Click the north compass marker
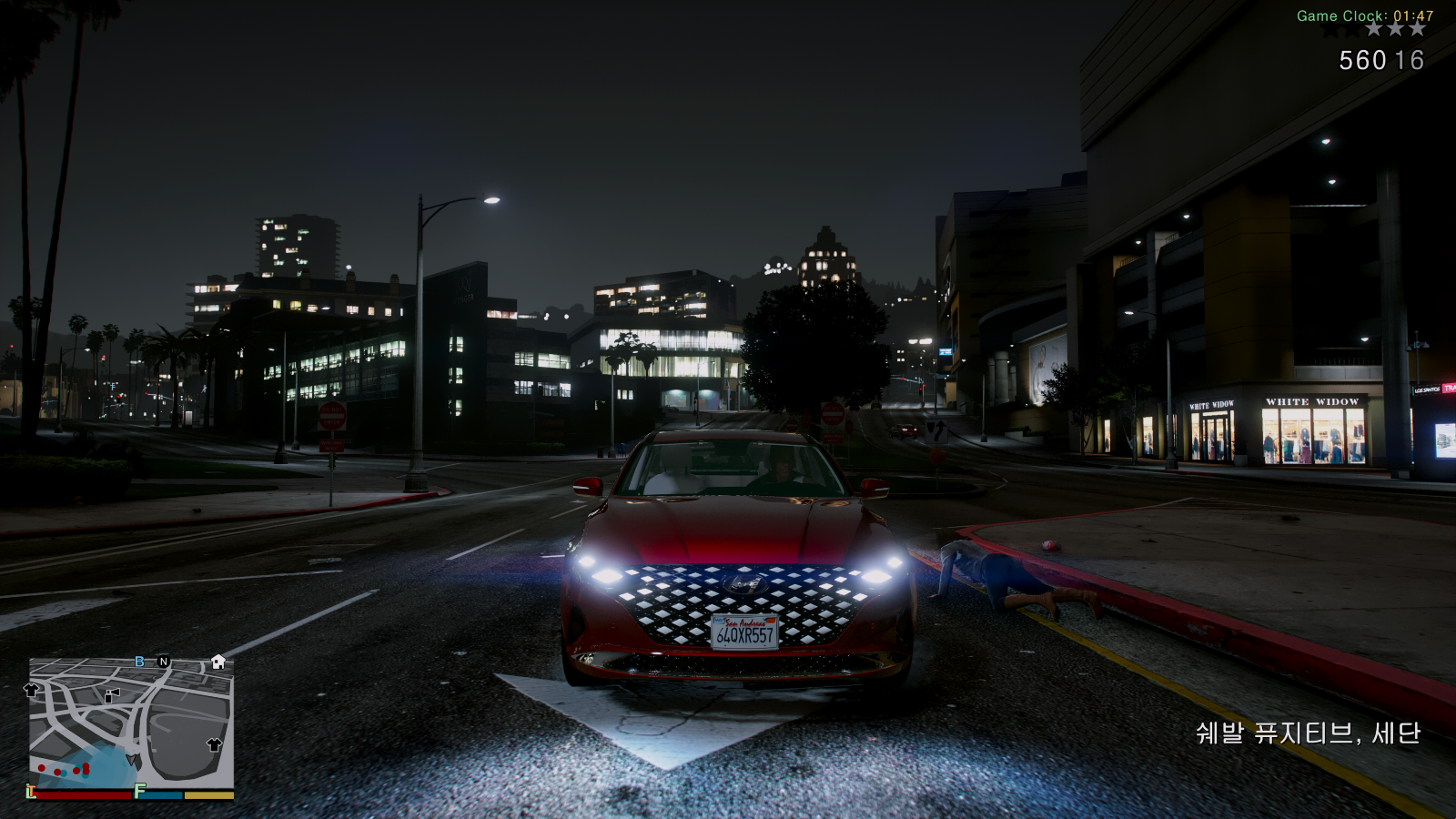The width and height of the screenshot is (1456, 819). [164, 662]
